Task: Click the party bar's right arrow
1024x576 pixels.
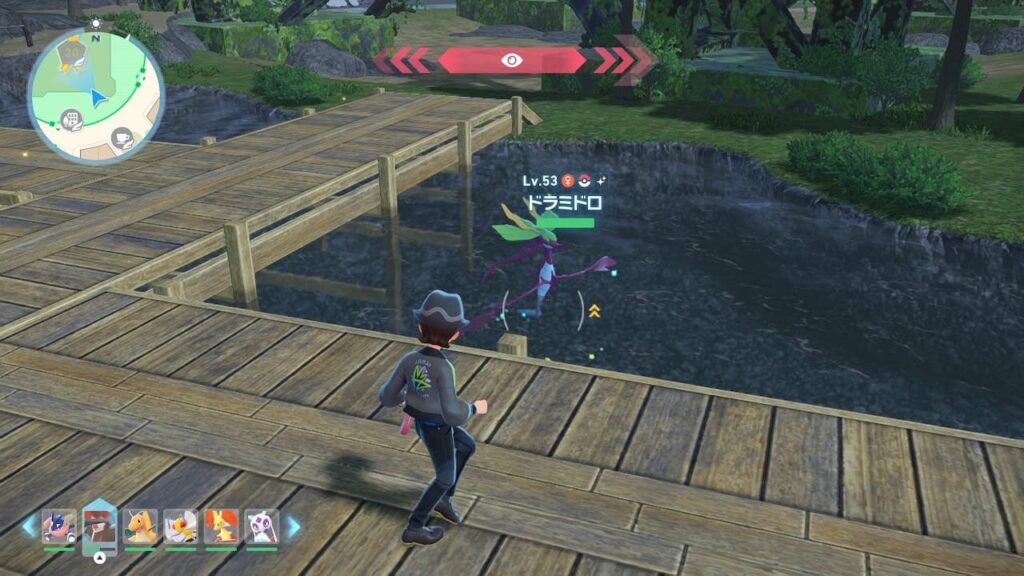Action: (293, 526)
